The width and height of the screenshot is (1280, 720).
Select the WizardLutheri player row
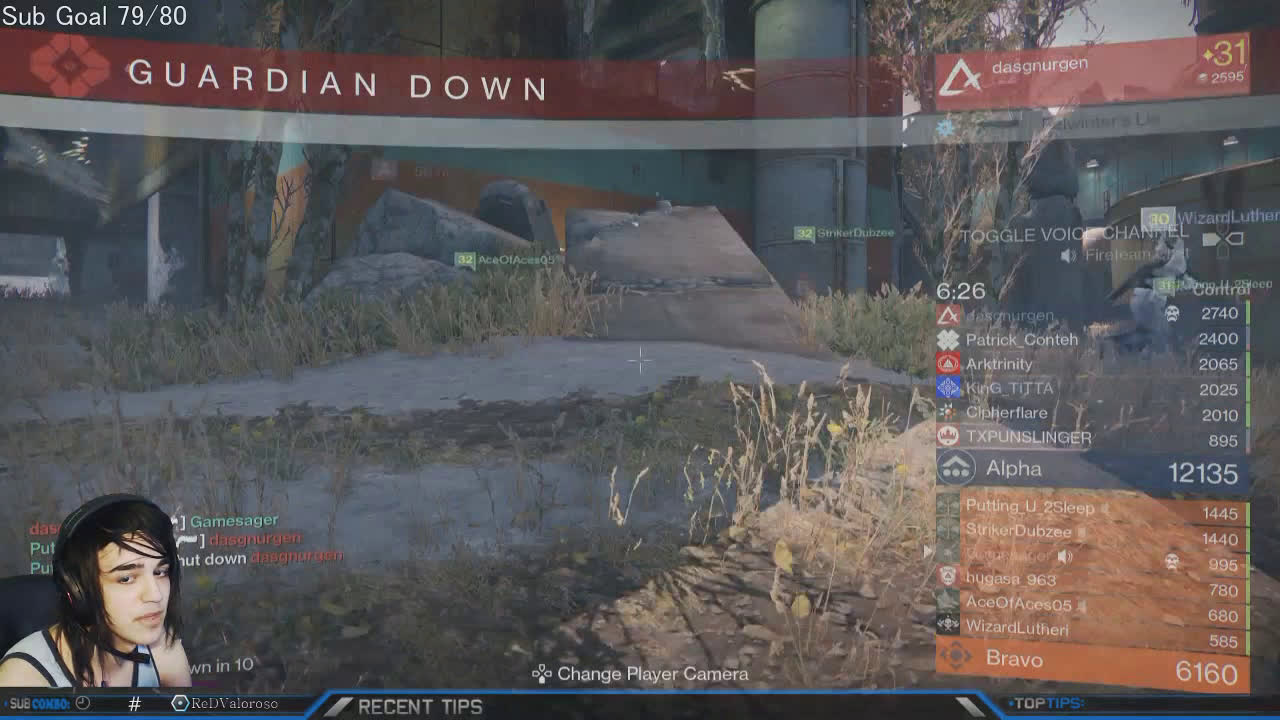tap(1090, 629)
